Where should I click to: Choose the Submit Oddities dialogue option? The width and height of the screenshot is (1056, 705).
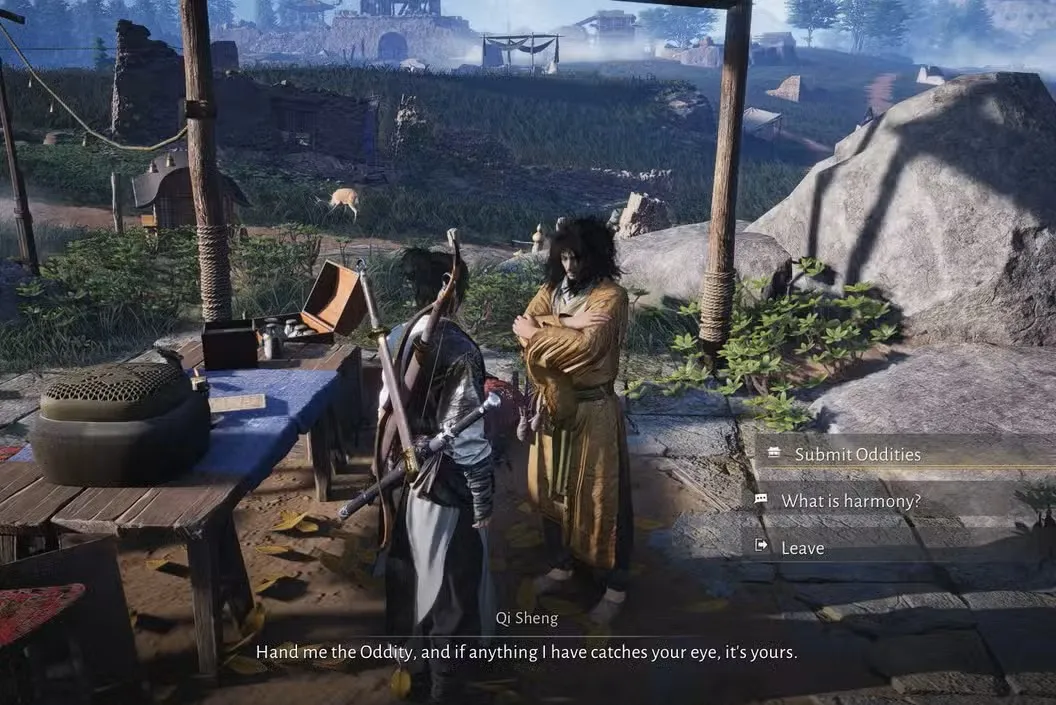(x=857, y=454)
